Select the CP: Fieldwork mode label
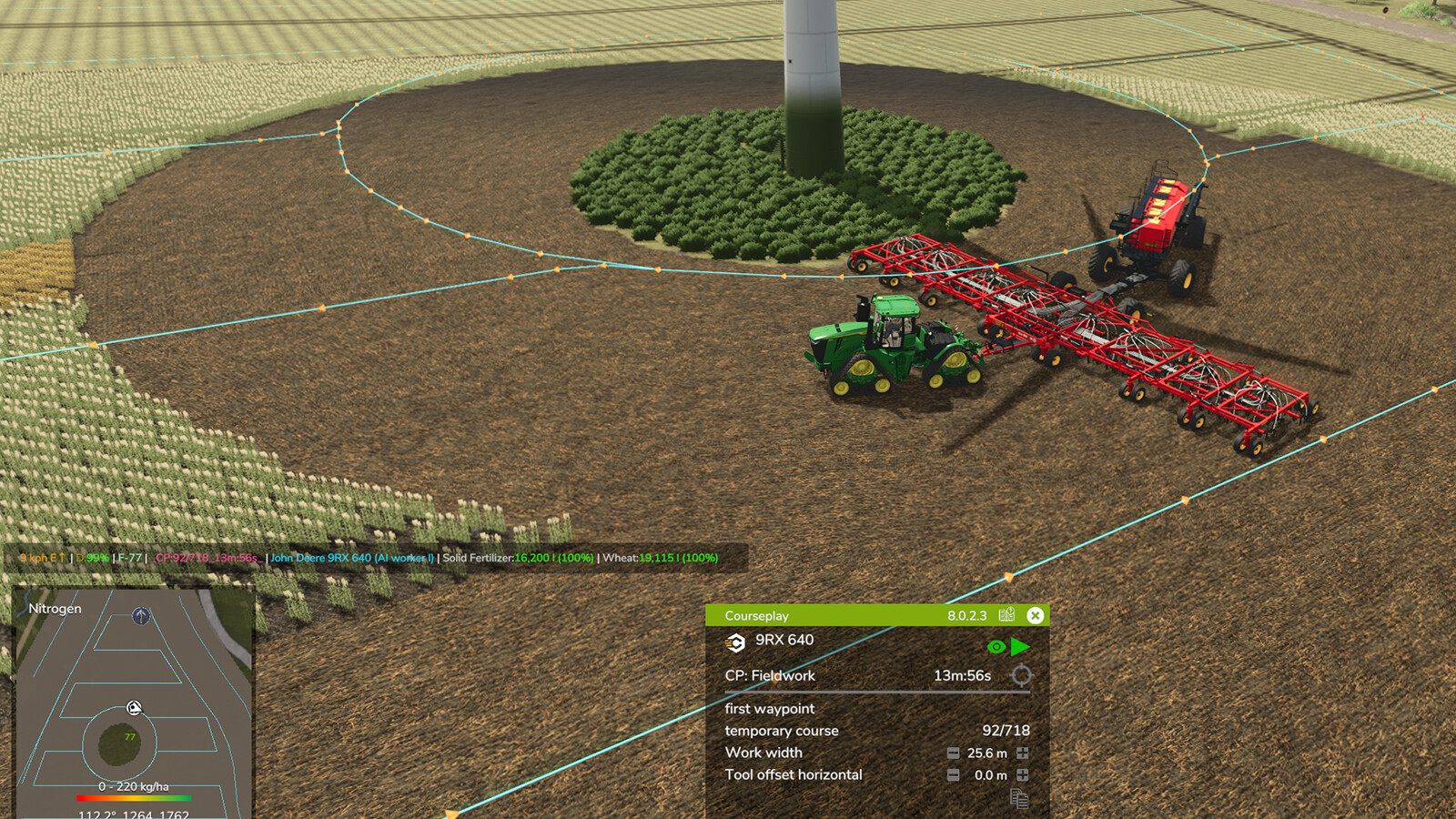Image resolution: width=1456 pixels, height=819 pixels. (769, 676)
